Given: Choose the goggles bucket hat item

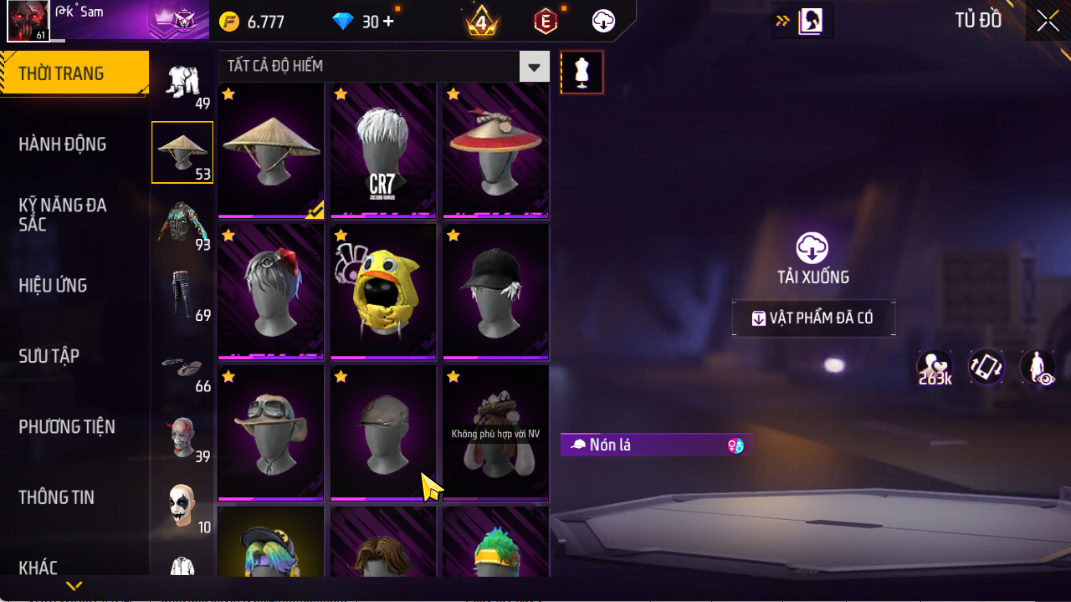Looking at the screenshot, I should 270,432.
